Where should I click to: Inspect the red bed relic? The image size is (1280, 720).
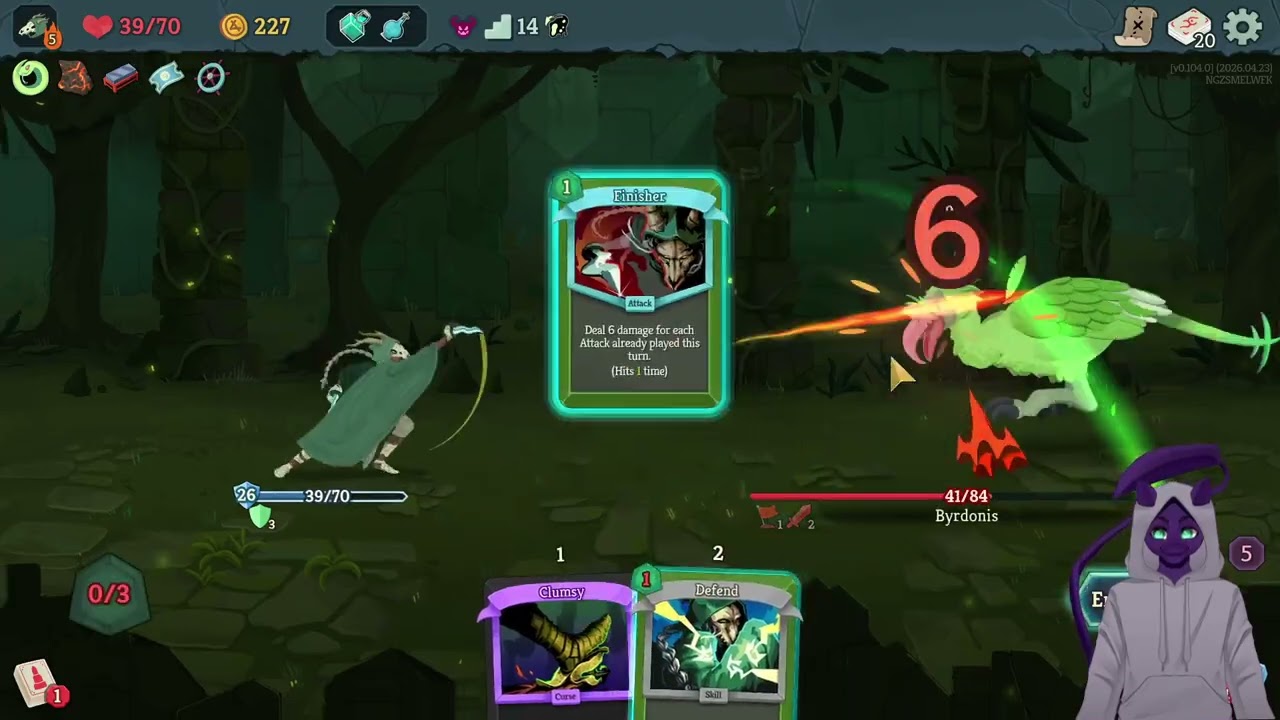(x=120, y=78)
